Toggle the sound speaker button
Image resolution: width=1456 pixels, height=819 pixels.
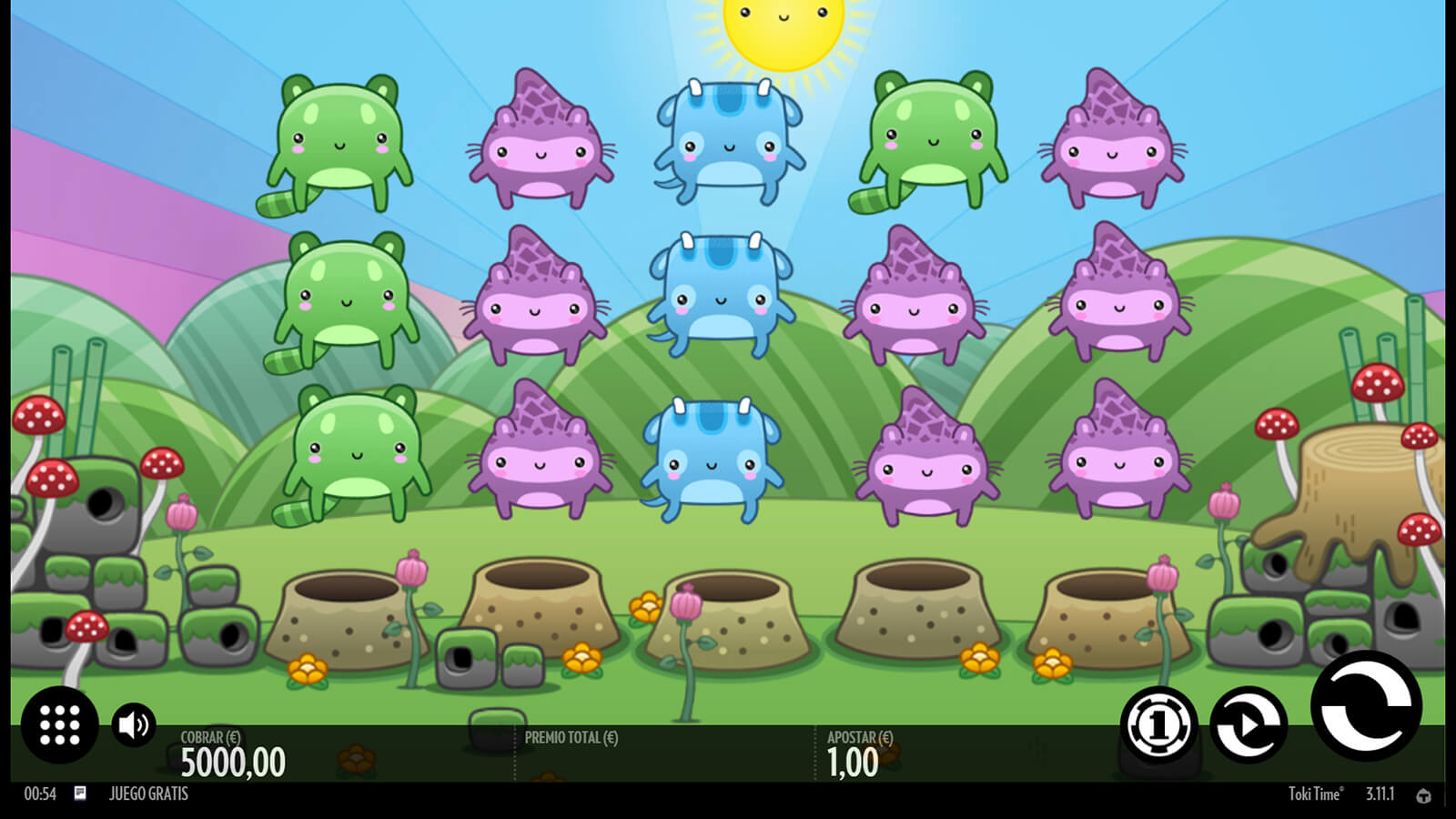point(134,725)
